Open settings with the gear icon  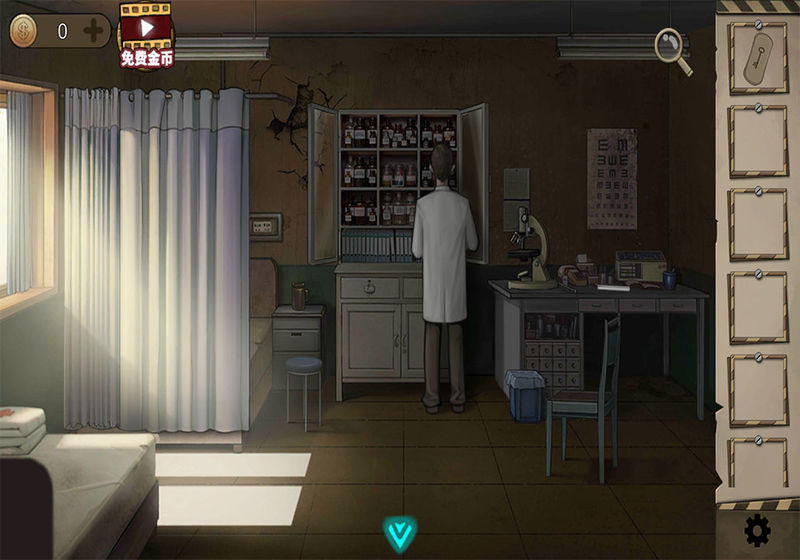(758, 530)
